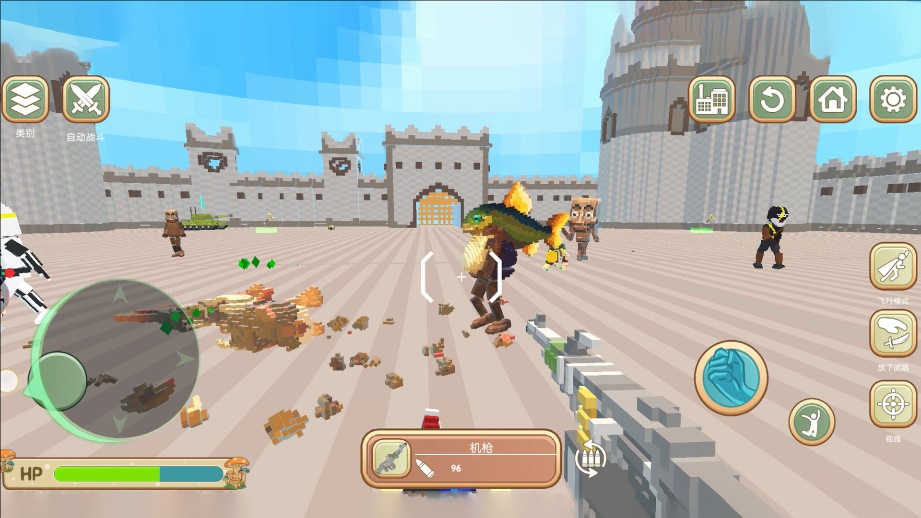Hit the blue fist attack button
This screenshot has width=921, height=518.
pyautogui.click(x=731, y=377)
